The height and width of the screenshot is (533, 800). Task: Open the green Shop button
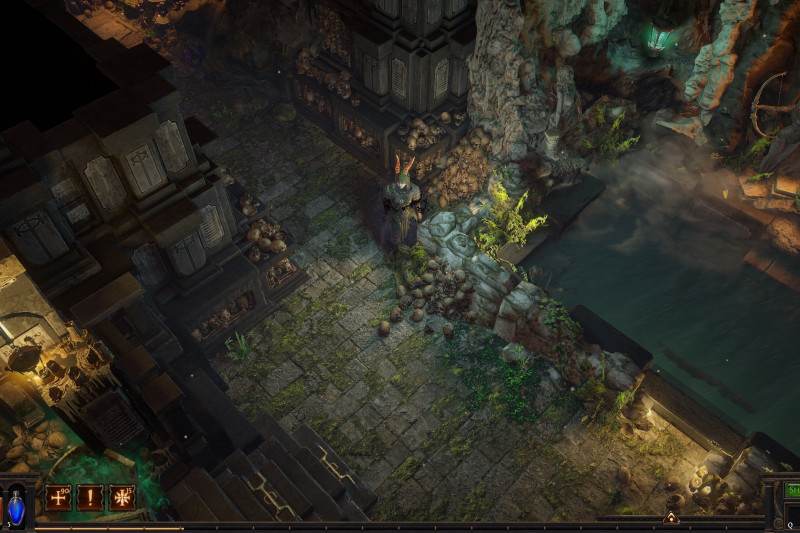point(792,491)
